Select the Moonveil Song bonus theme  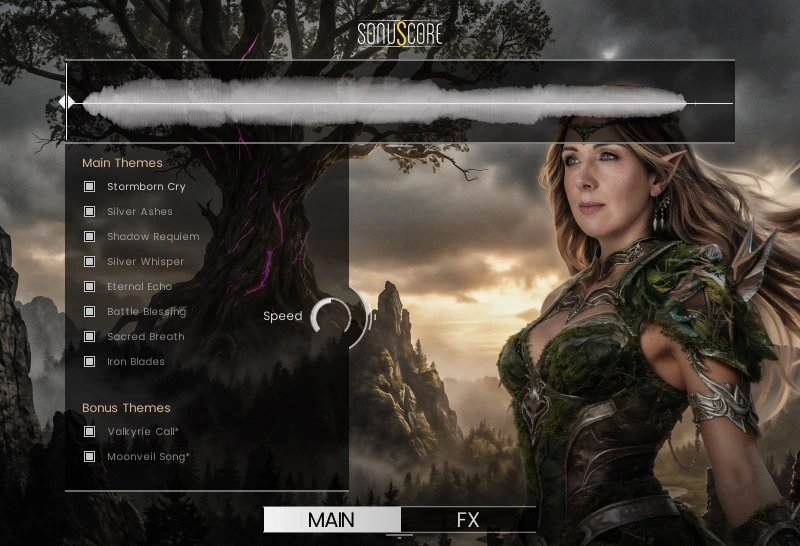(89, 457)
